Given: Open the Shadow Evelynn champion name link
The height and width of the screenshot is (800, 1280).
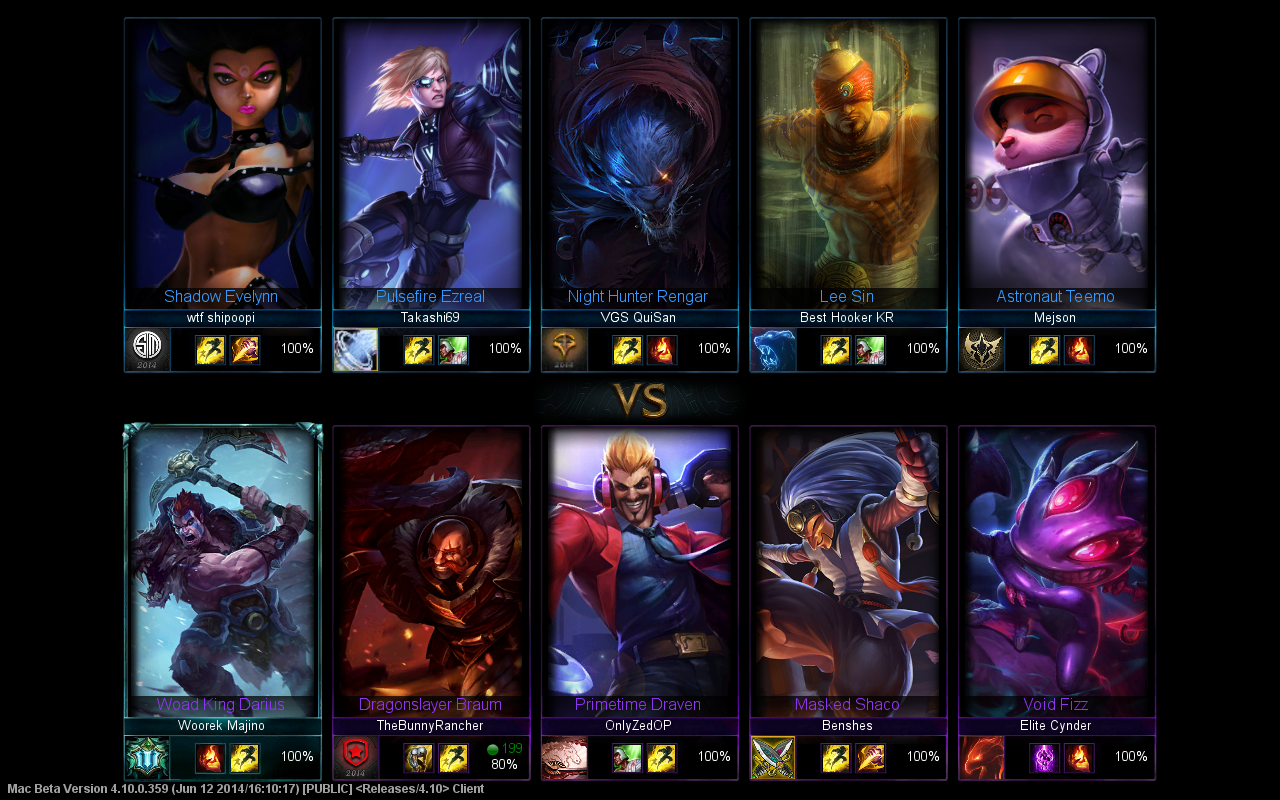Looking at the screenshot, I should [x=221, y=296].
